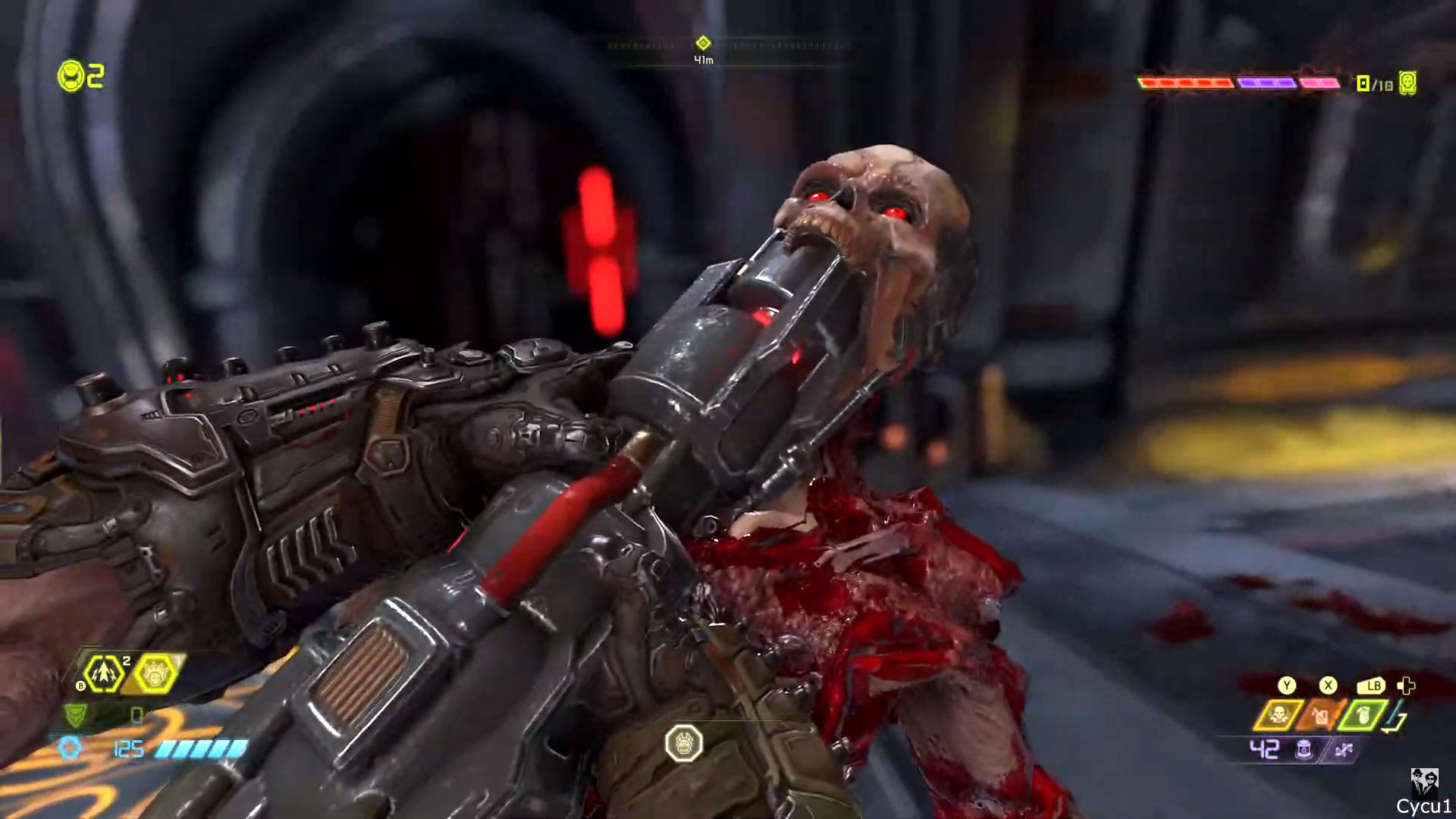
Task: Expand the Y button prompt circle
Action: tap(1287, 686)
